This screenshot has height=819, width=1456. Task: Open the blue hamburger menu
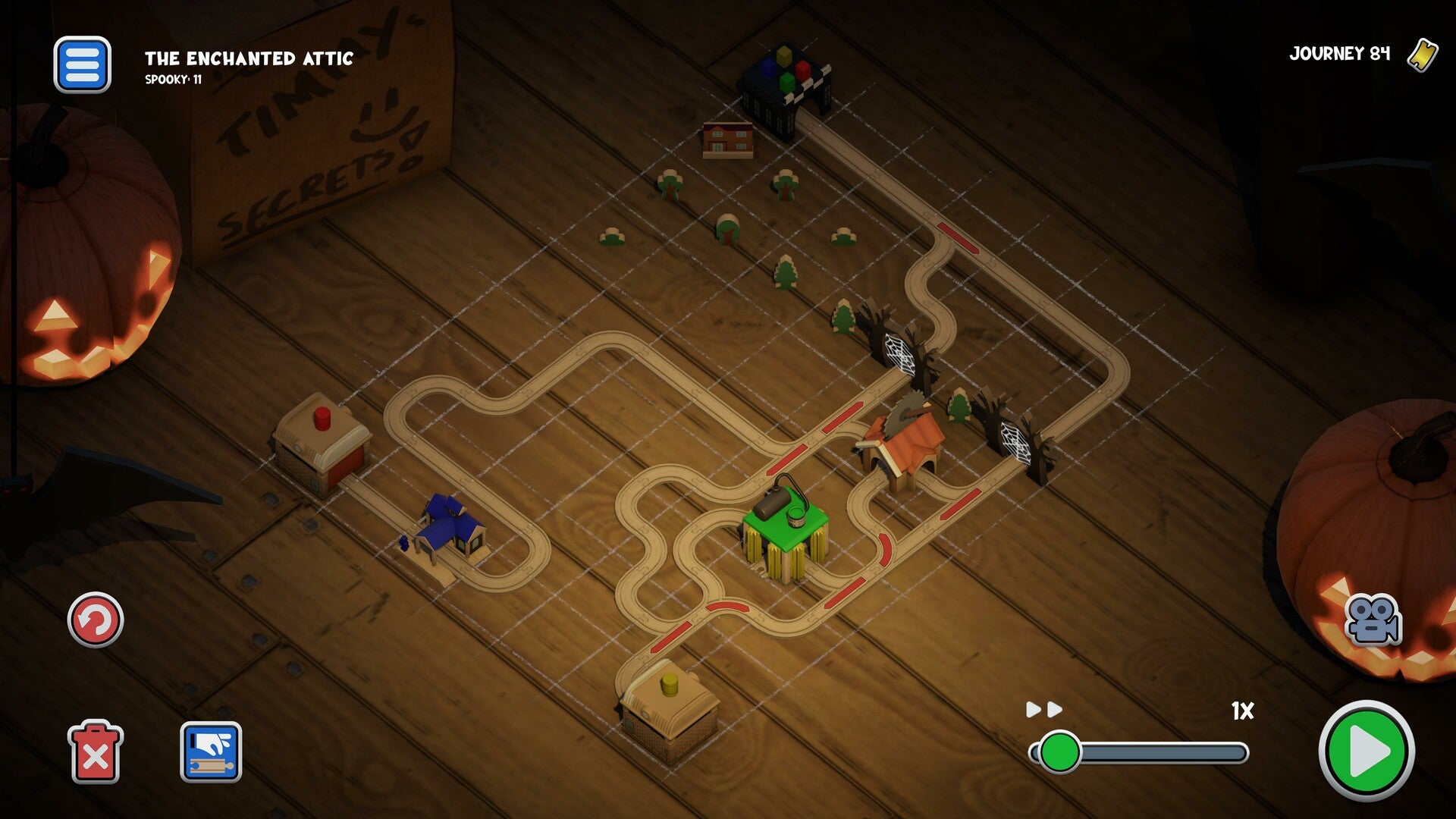click(82, 65)
